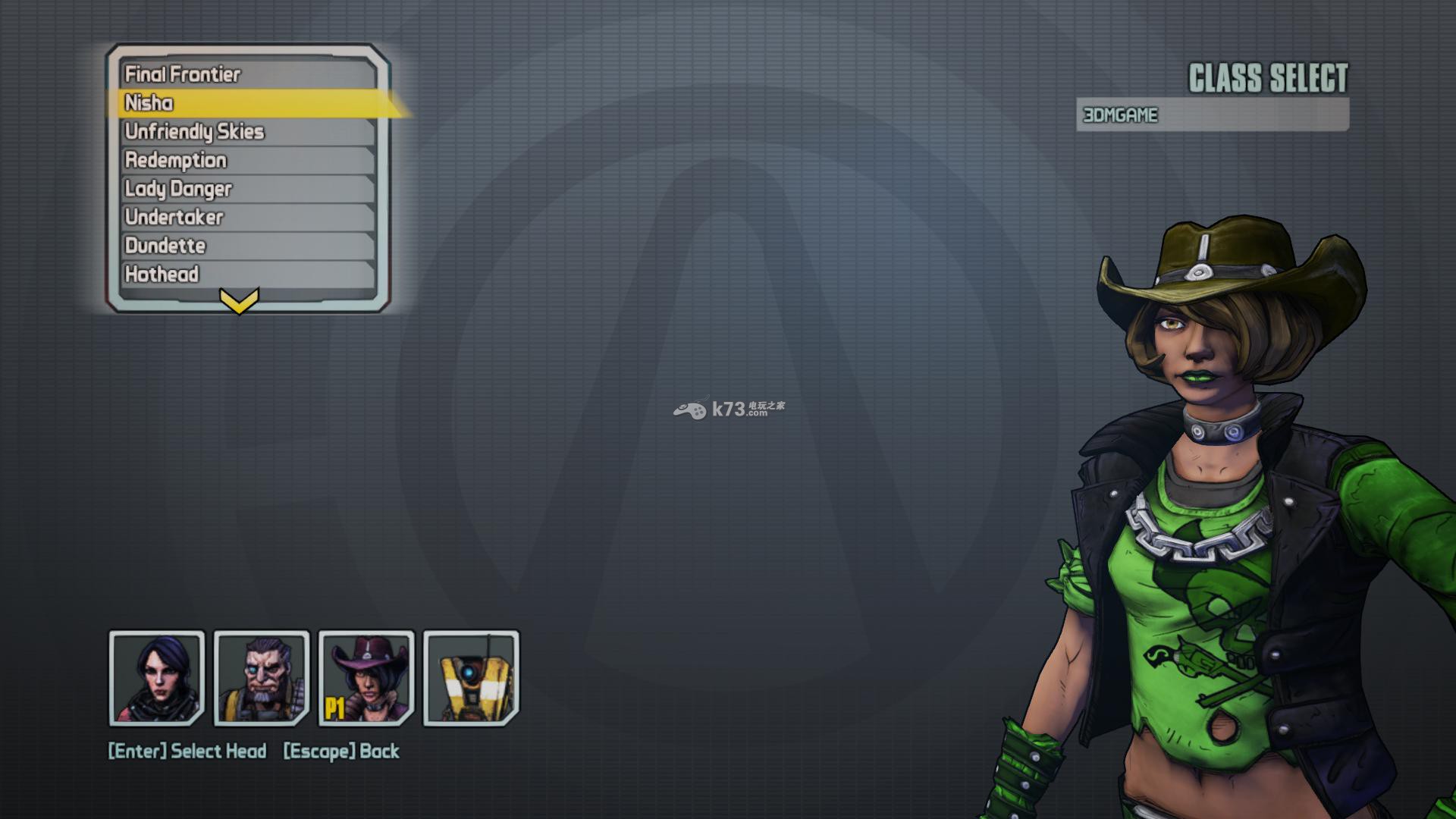Choose the highlighted Nisha head
The image size is (1456, 819).
[246, 103]
